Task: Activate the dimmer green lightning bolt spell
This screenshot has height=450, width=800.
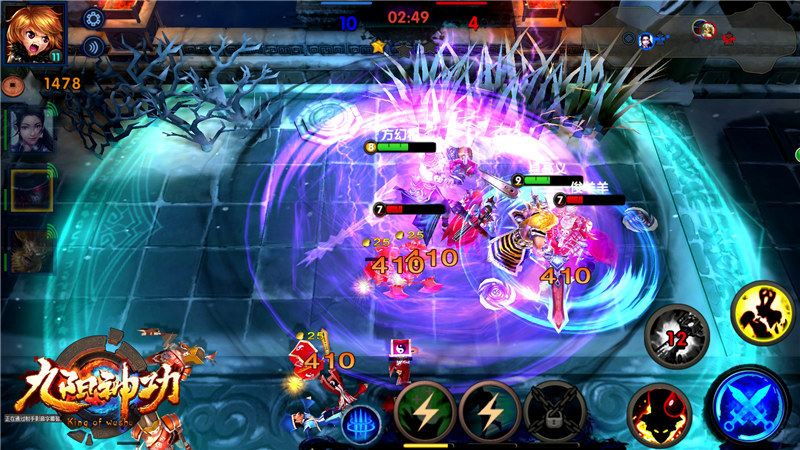Action: [489, 411]
